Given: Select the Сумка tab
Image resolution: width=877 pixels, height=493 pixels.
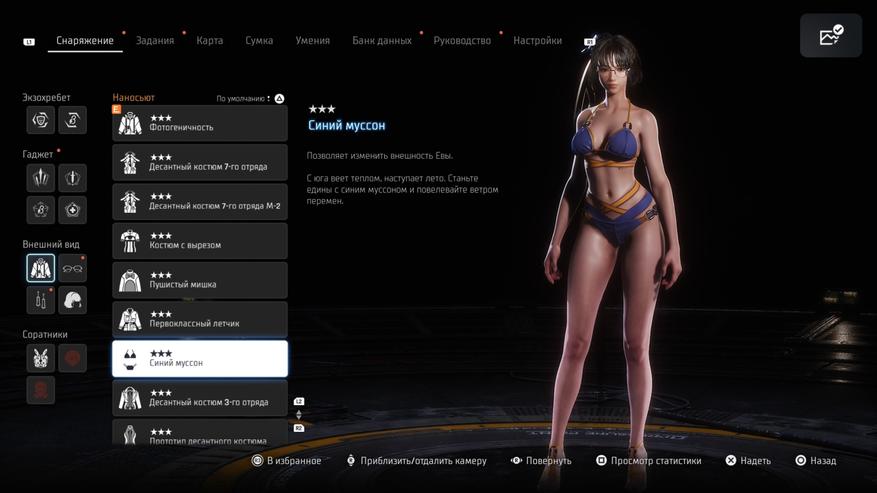Looking at the screenshot, I should point(259,40).
